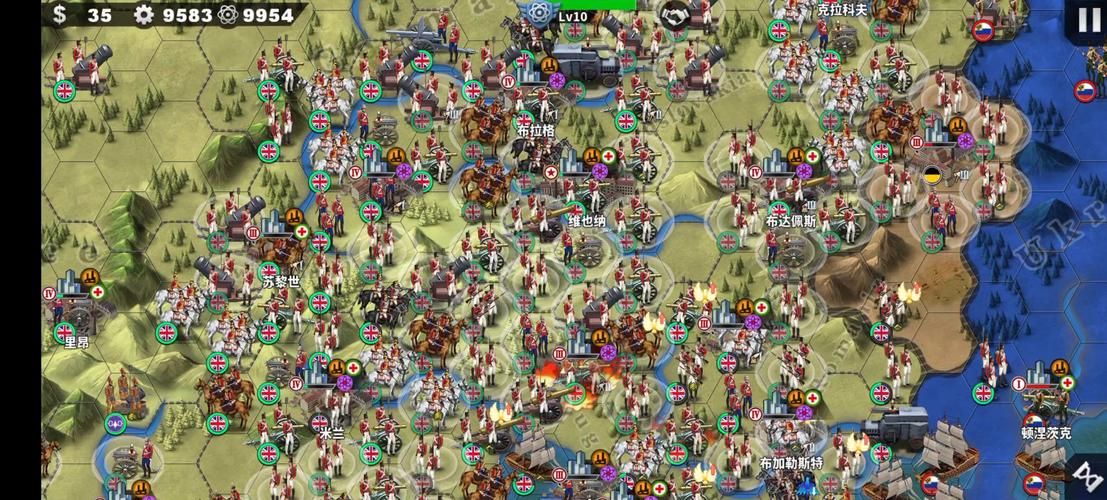Open the Lv10 atom badge icon
This screenshot has height=500, width=1107.
(540, 13)
